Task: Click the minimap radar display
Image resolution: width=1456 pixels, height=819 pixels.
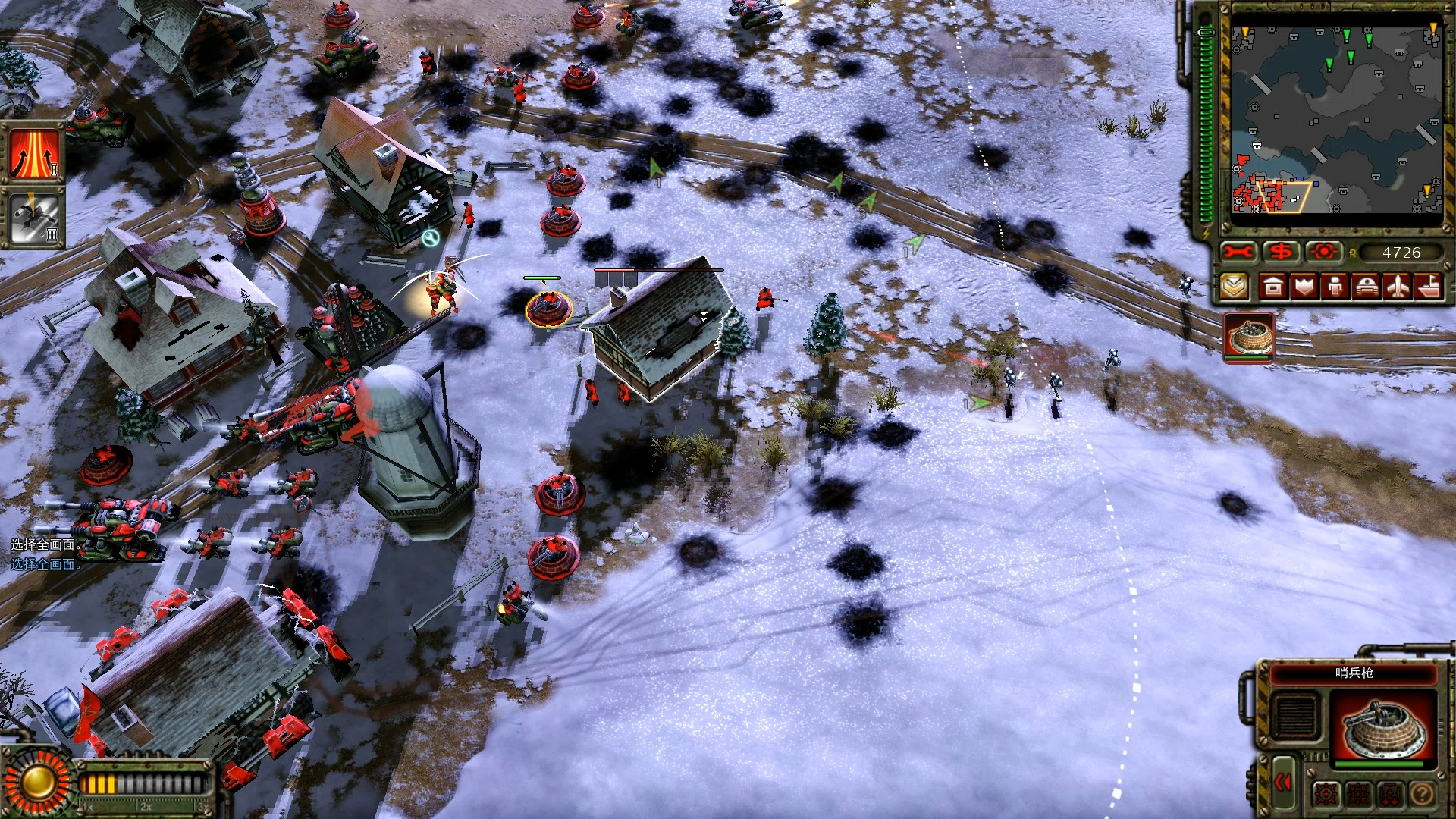Action: pyautogui.click(x=1336, y=118)
